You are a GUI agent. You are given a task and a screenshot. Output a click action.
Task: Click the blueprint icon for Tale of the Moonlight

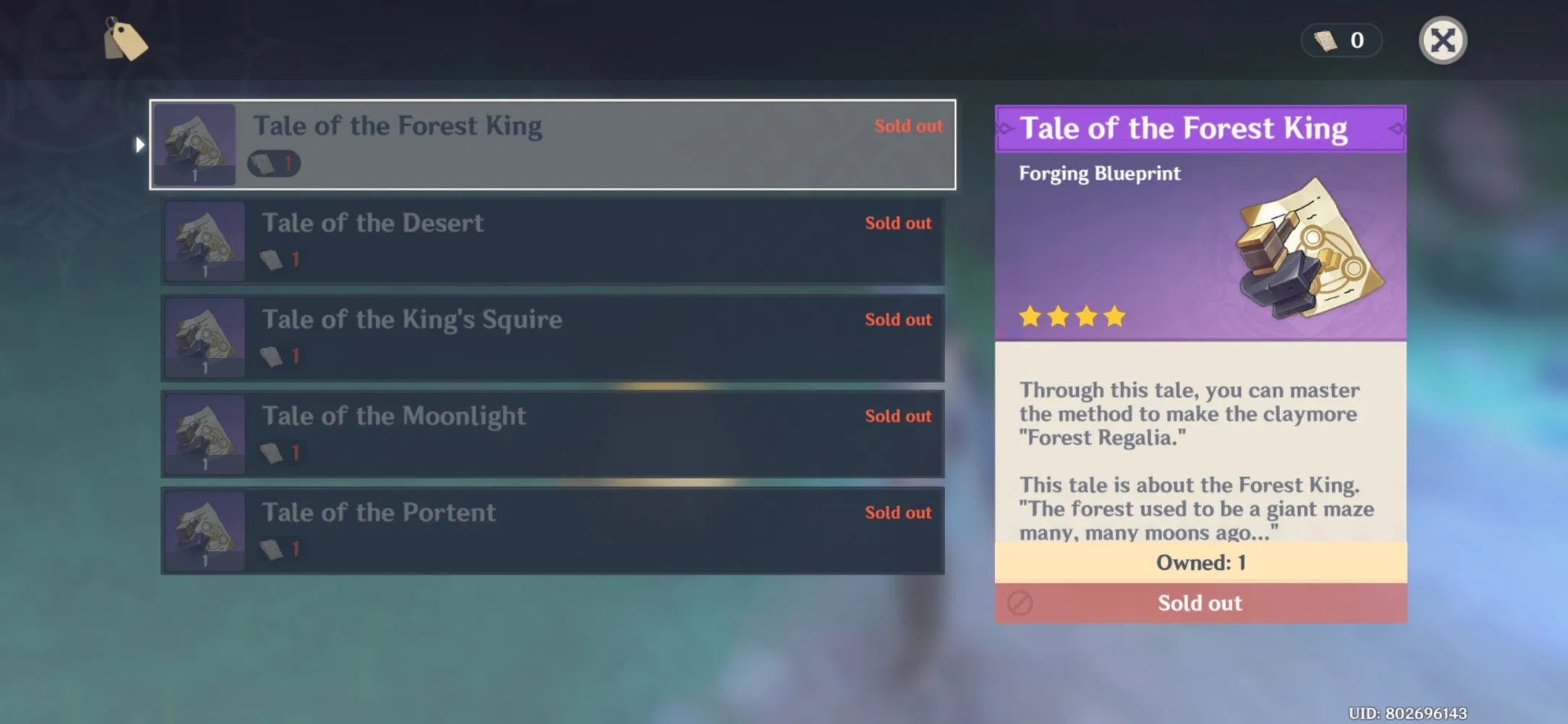(x=205, y=433)
